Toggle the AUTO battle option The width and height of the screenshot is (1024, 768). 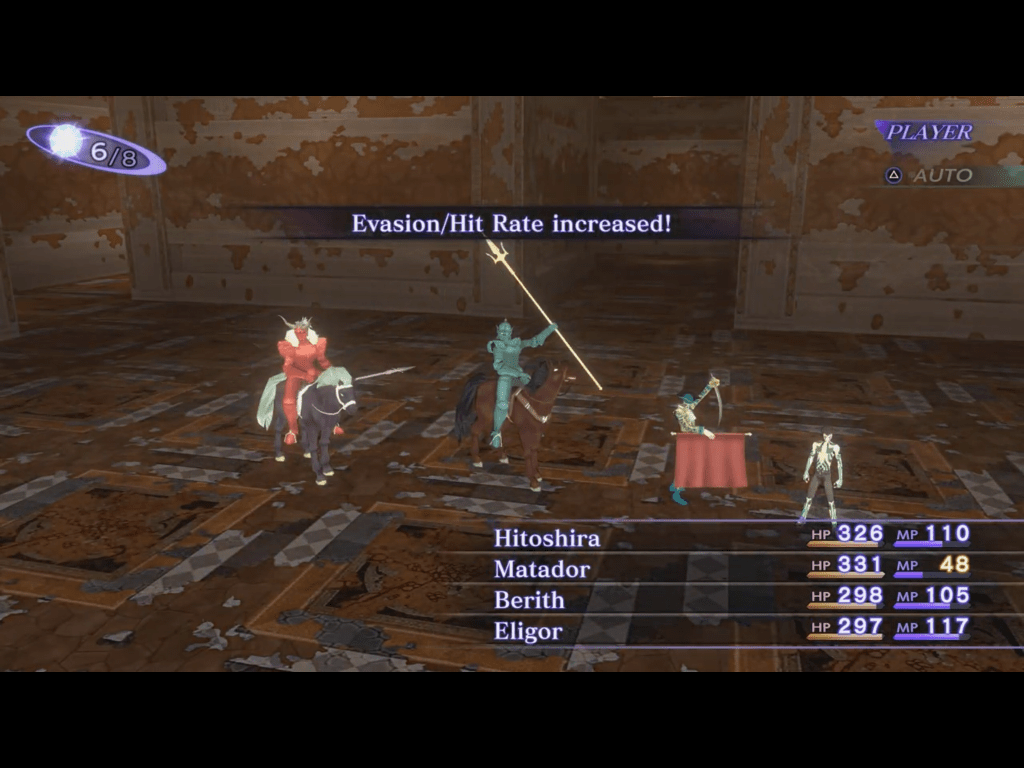coord(930,175)
